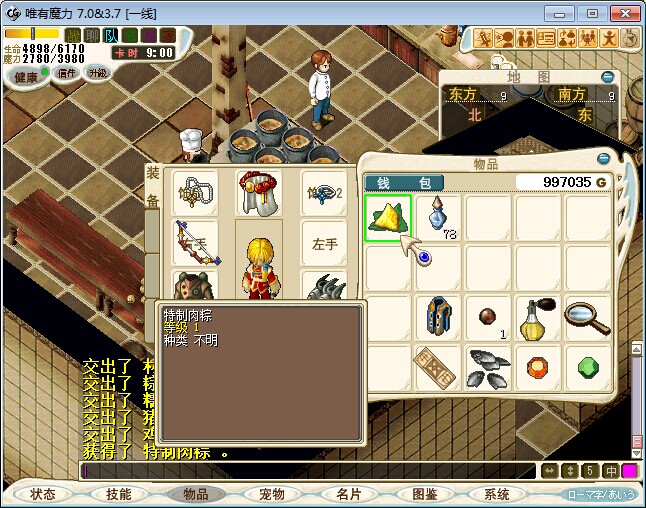Image resolution: width=646 pixels, height=508 pixels.
Task: Select the blue armor coat item
Action: tap(438, 318)
